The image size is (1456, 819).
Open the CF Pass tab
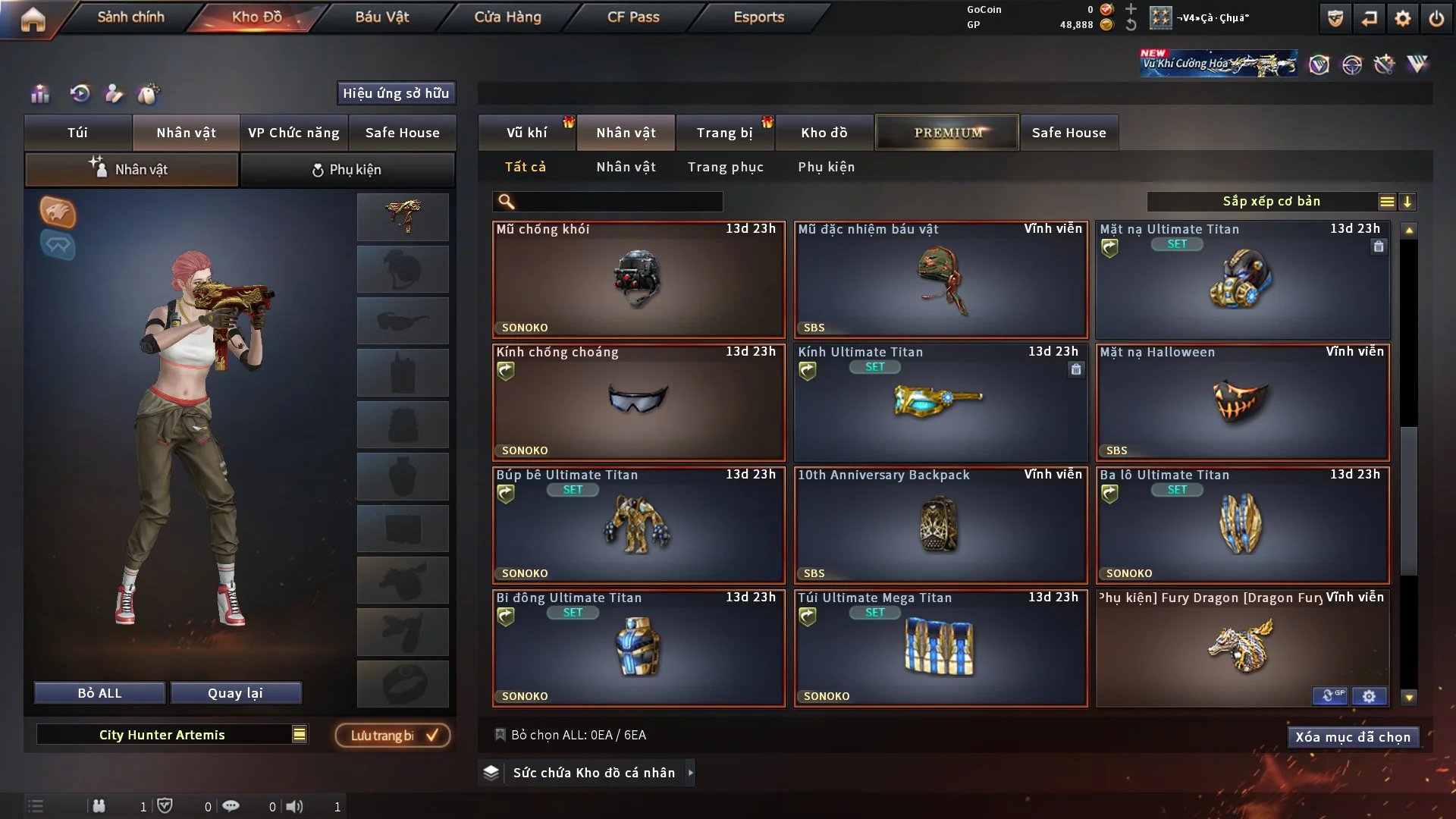pyautogui.click(x=633, y=17)
